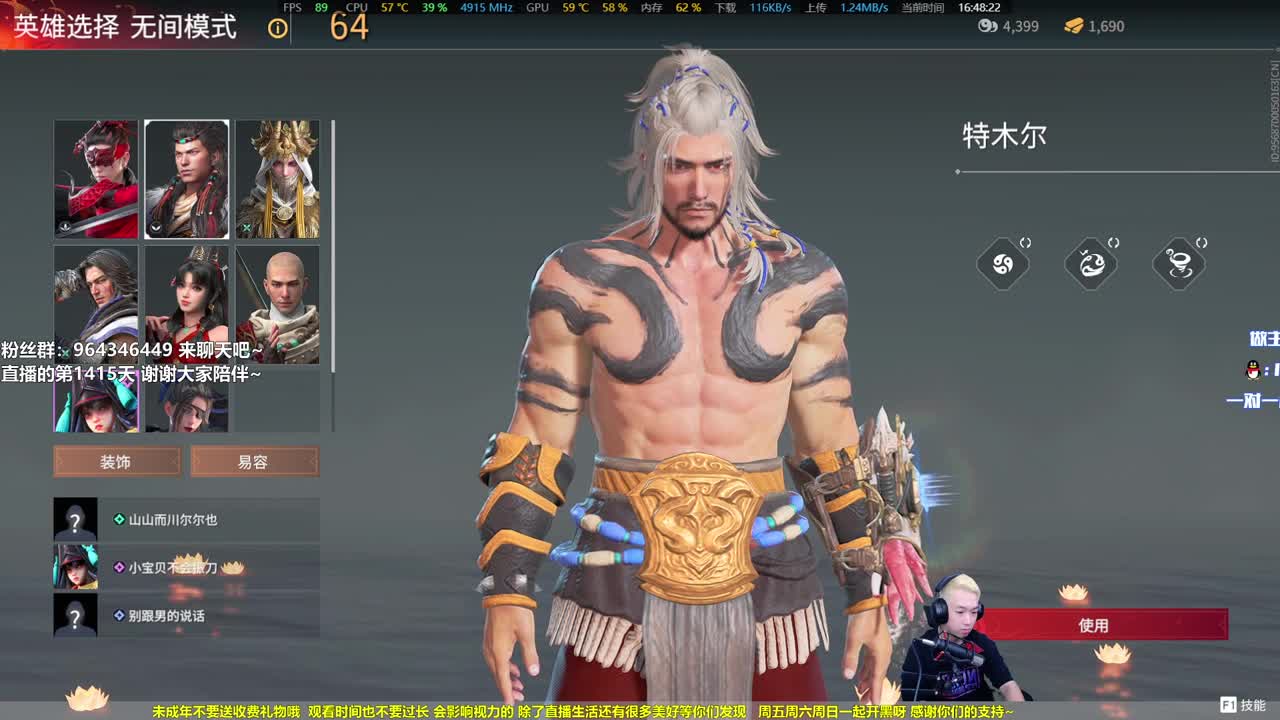
Task: Click the gold coin currency icon top right
Action: (986, 27)
